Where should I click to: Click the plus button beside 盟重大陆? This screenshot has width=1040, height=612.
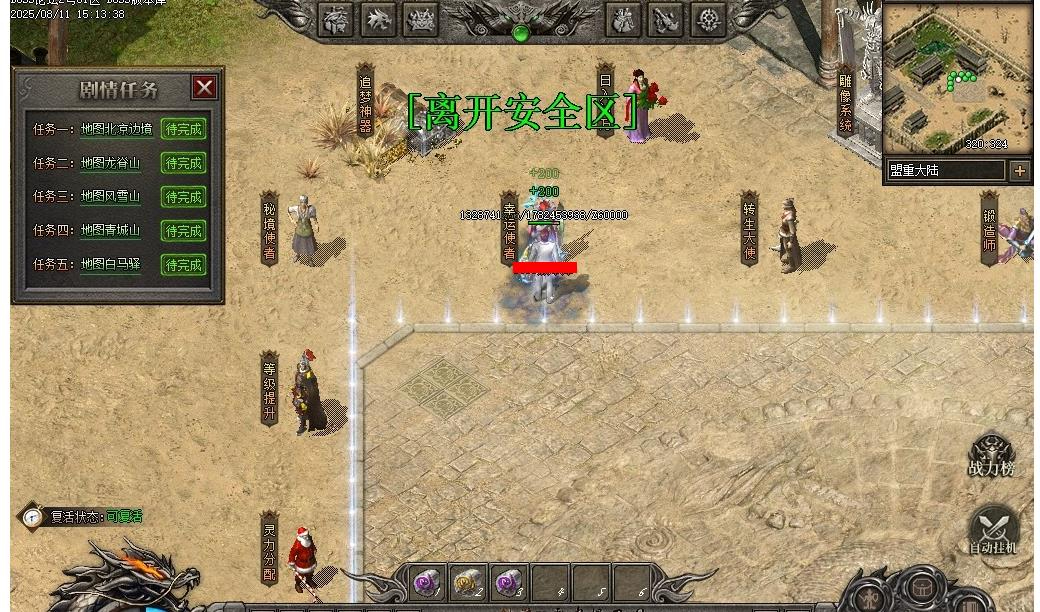coord(1019,171)
